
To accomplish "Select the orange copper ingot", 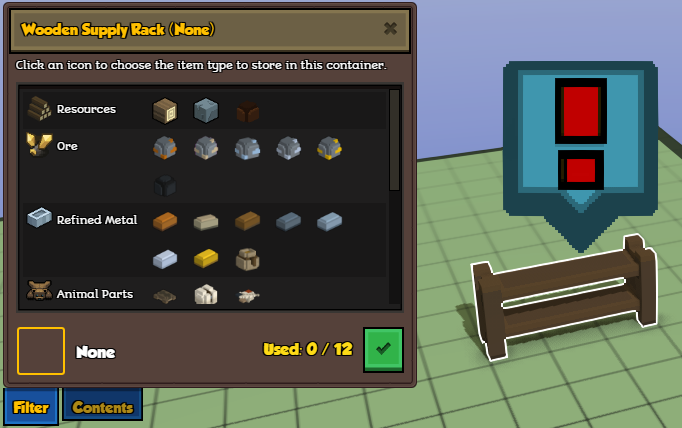I will 164,220.
